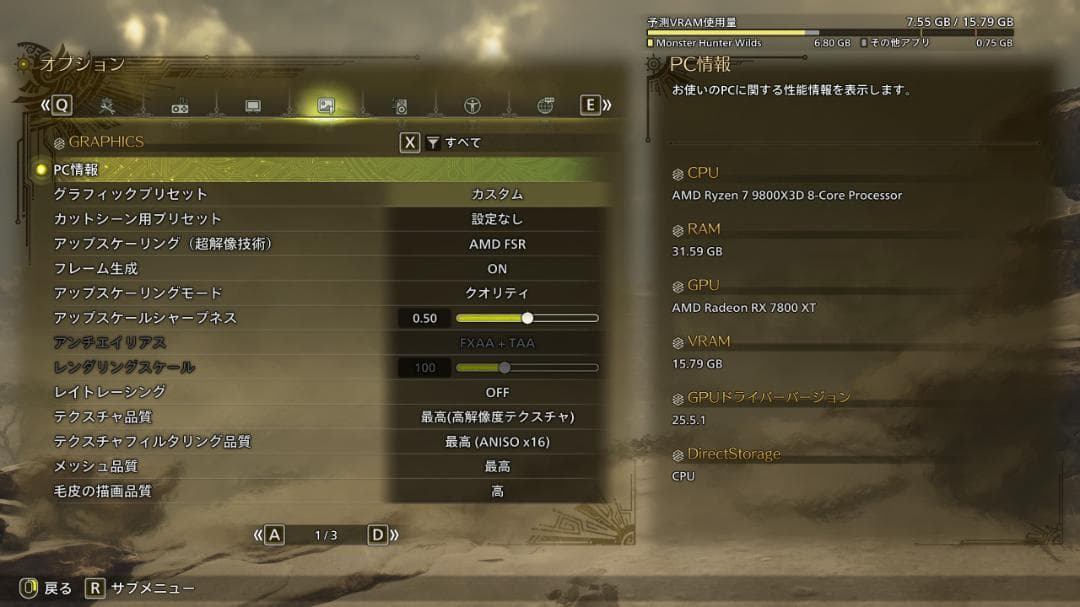Switch to the gamepad controls tab
This screenshot has width=1080, height=607.
click(x=180, y=106)
